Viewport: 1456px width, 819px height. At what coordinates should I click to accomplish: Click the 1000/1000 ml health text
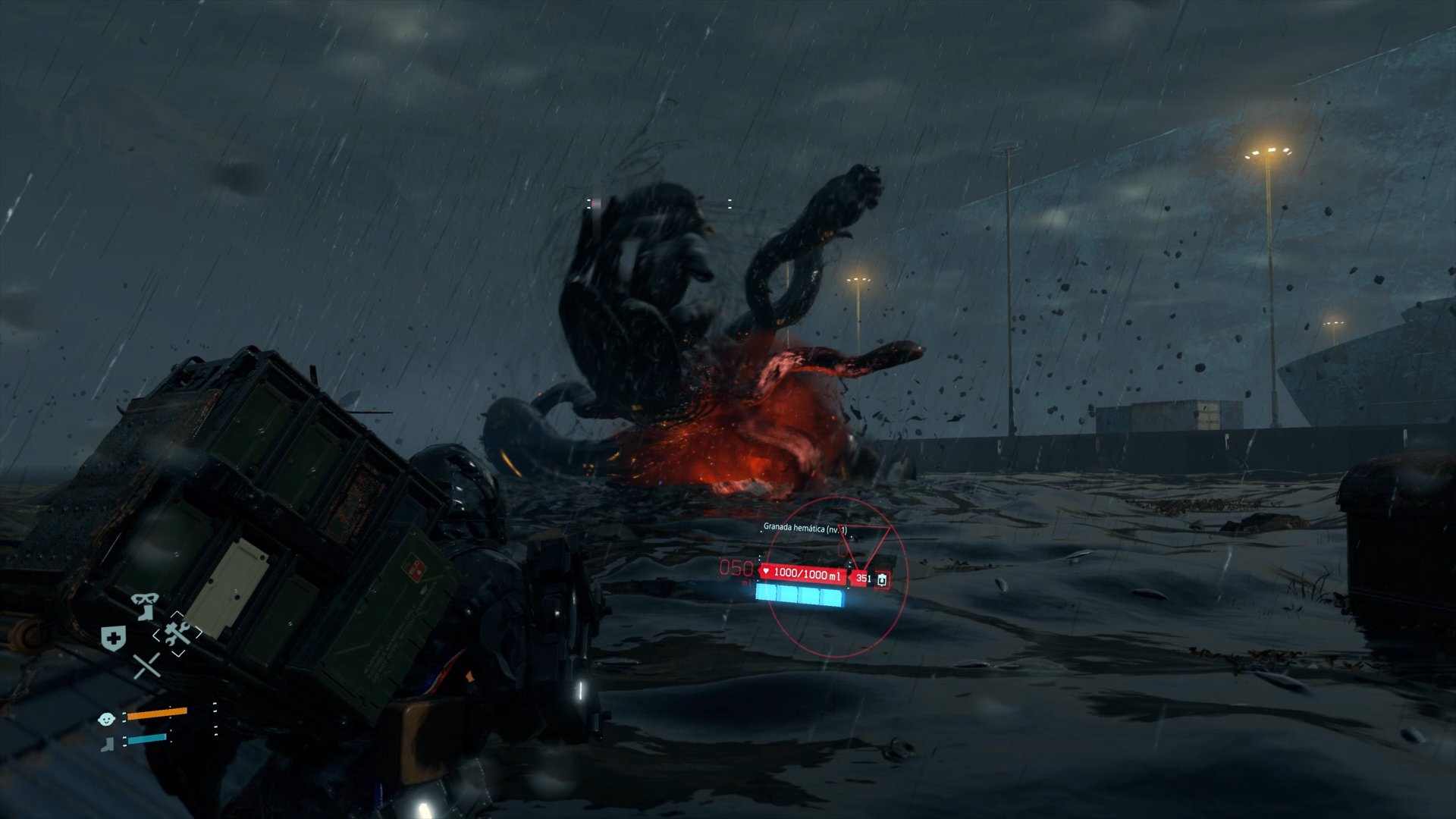807,576
